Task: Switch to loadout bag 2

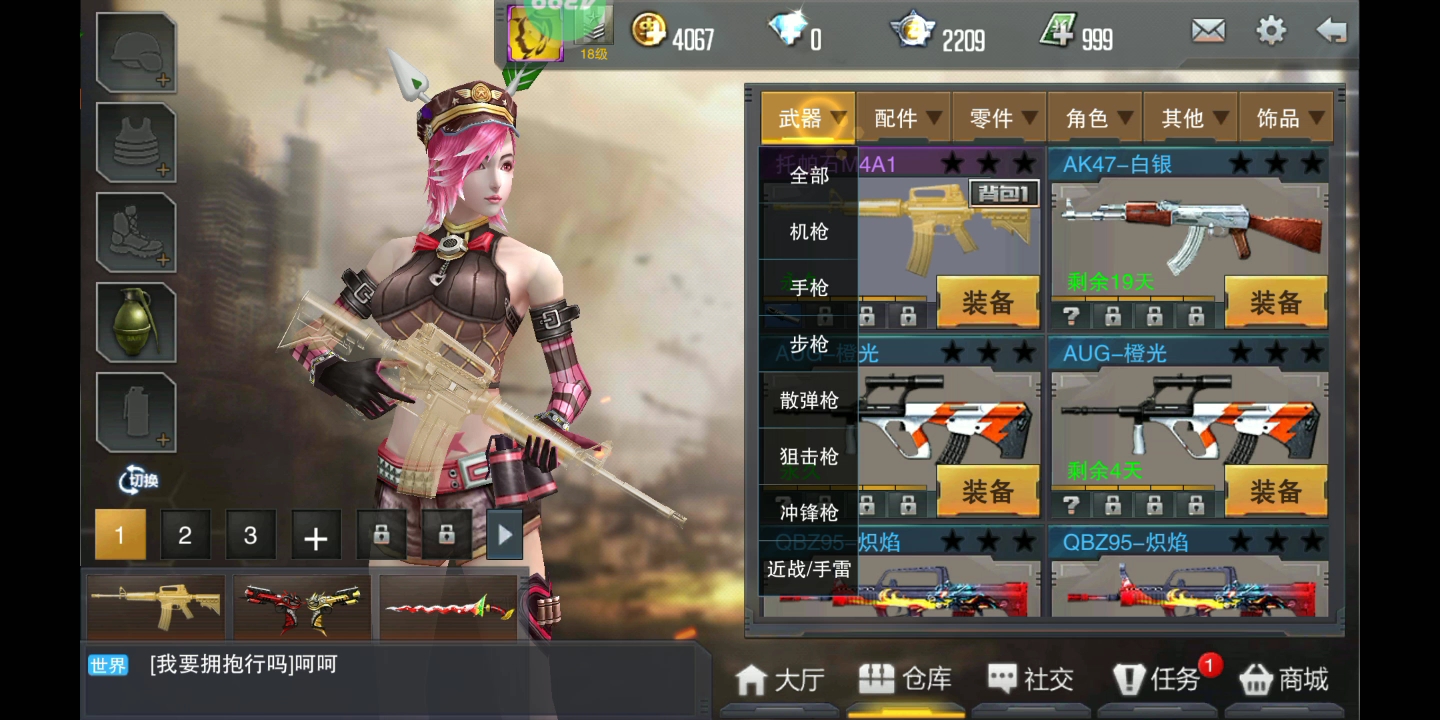Action: click(x=185, y=535)
